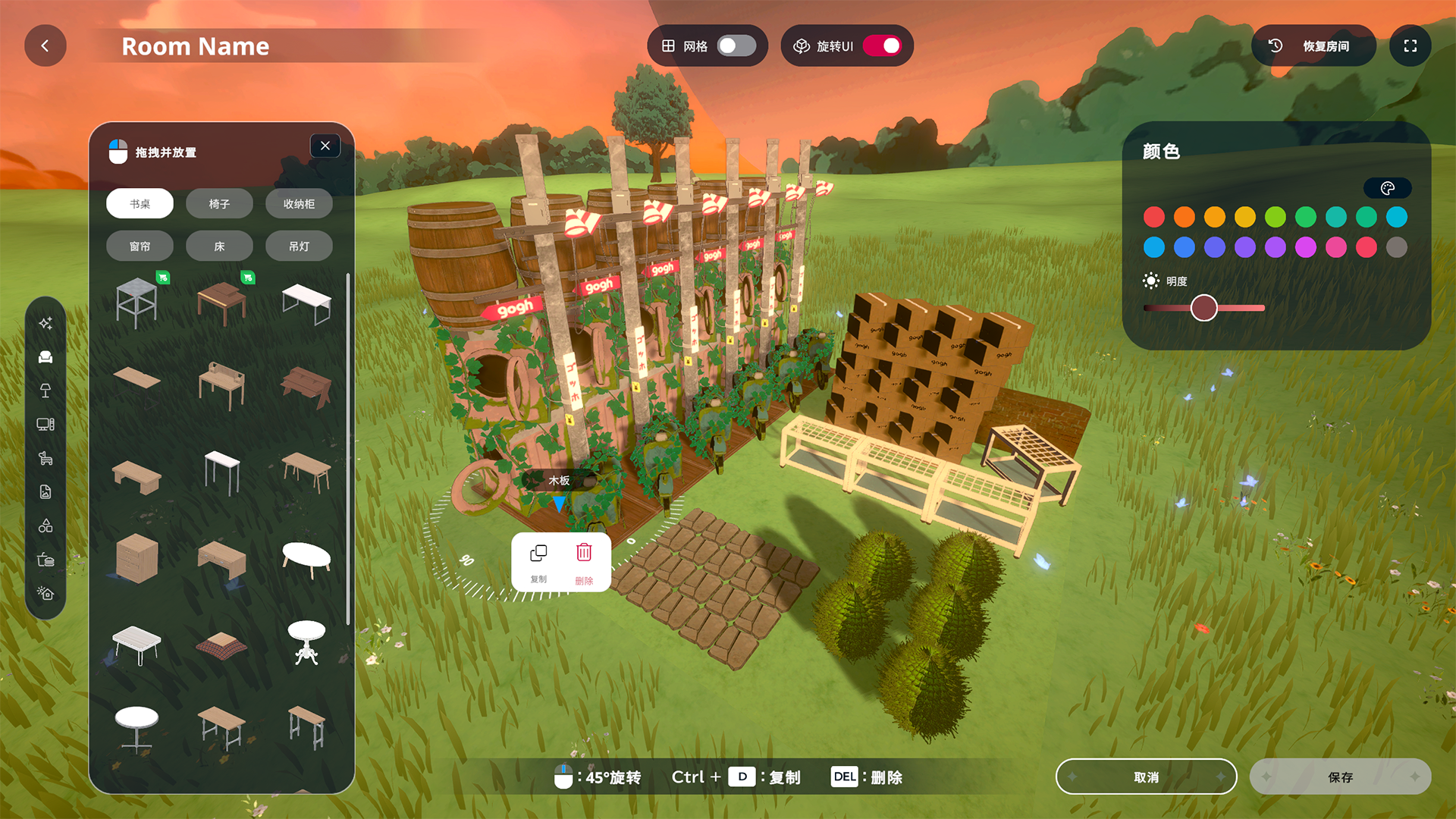Viewport: 1456px width, 819px height.
Task: Enter fullscreen with the expand icon
Action: pos(1410,46)
